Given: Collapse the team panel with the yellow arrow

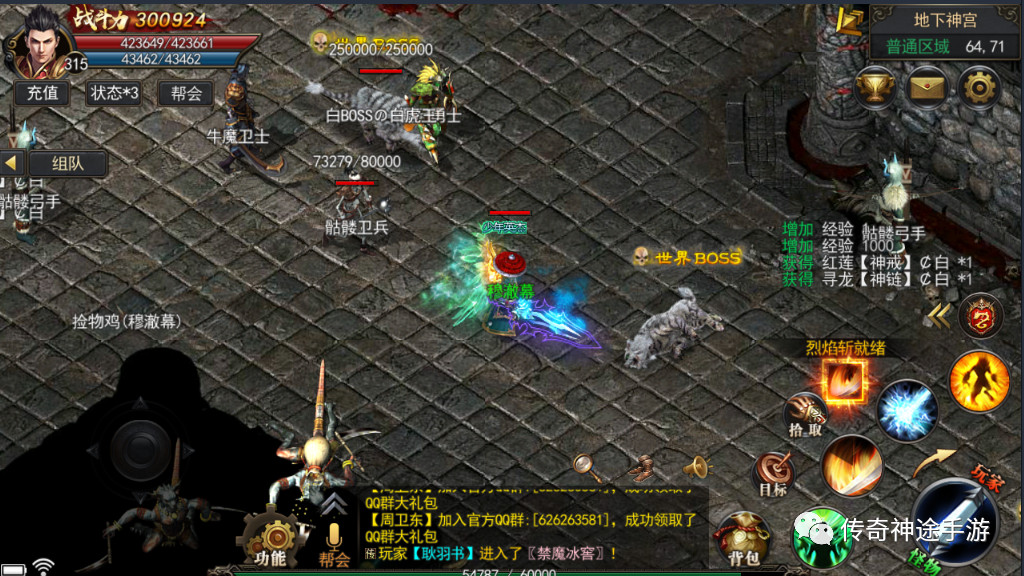Looking at the screenshot, I should 12,163.
